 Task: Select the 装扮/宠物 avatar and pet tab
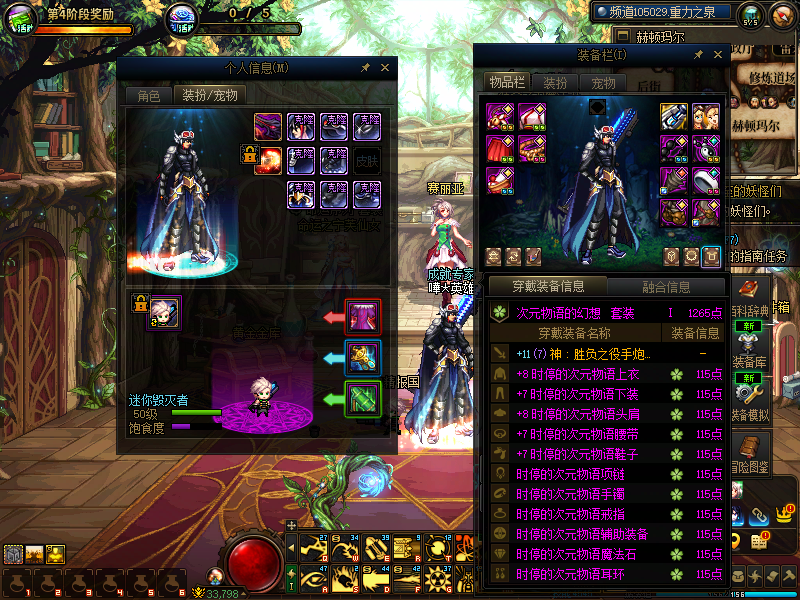[210, 96]
